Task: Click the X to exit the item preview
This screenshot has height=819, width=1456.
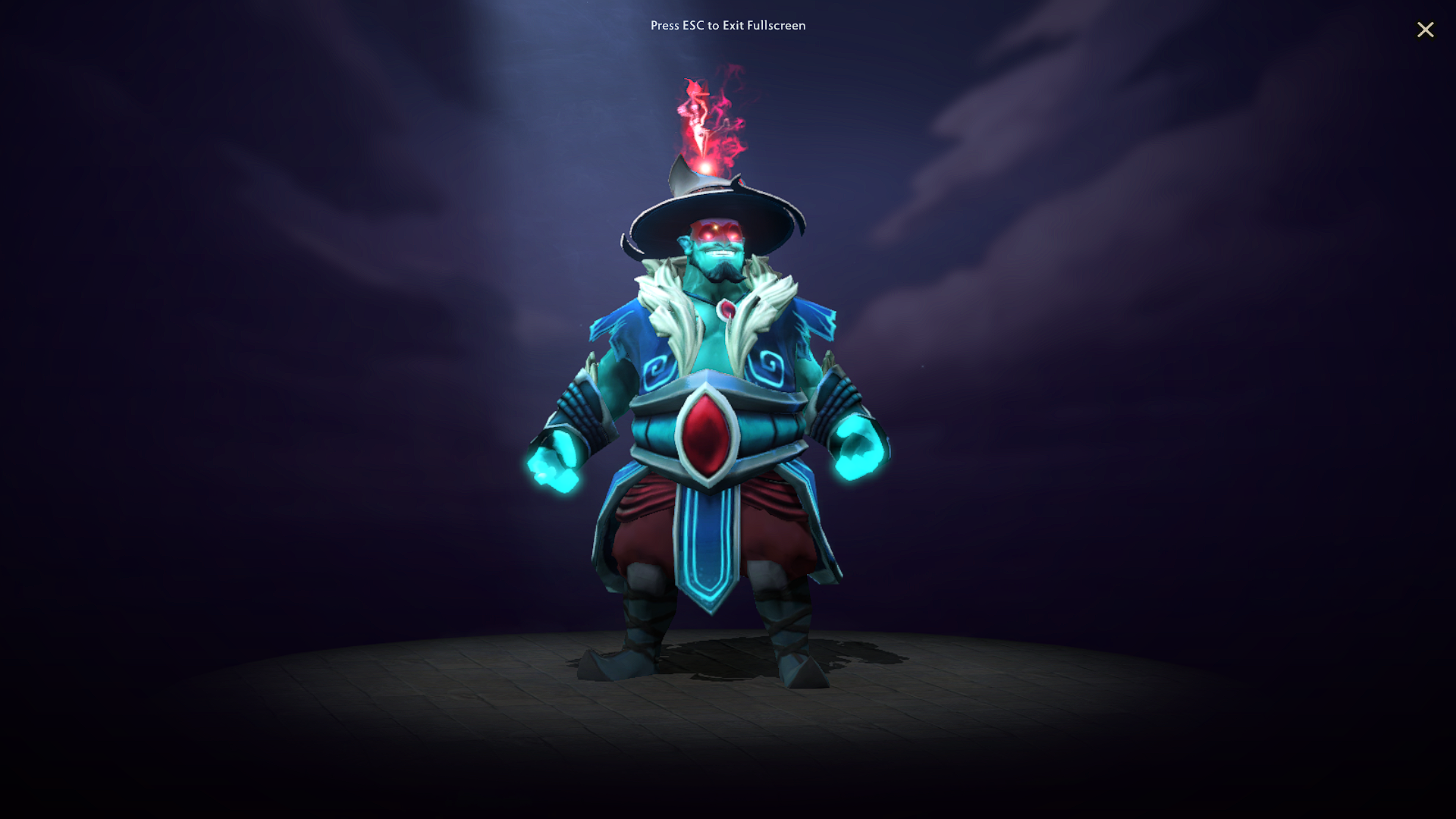Action: (1426, 30)
